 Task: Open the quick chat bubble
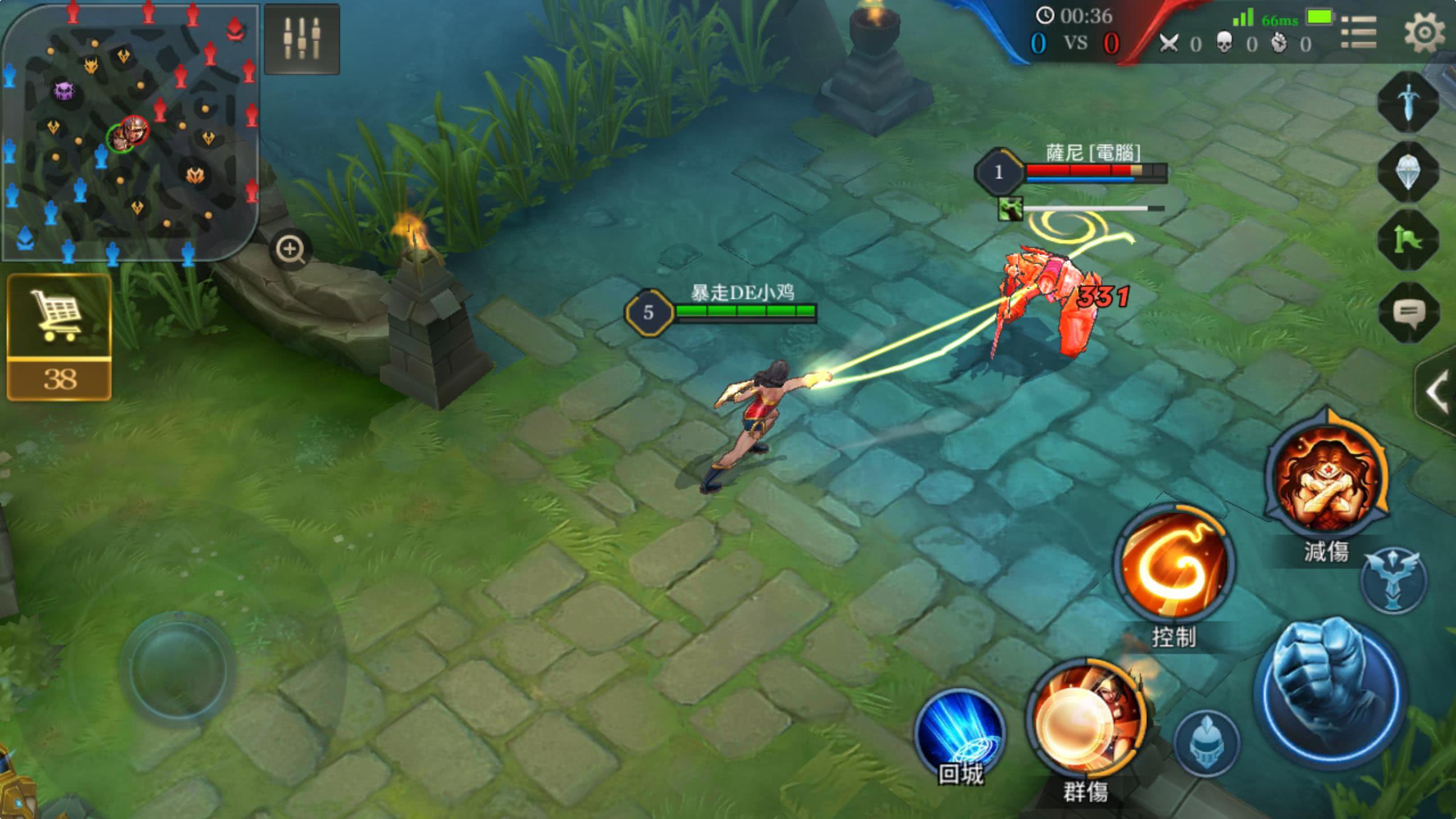click(1408, 312)
